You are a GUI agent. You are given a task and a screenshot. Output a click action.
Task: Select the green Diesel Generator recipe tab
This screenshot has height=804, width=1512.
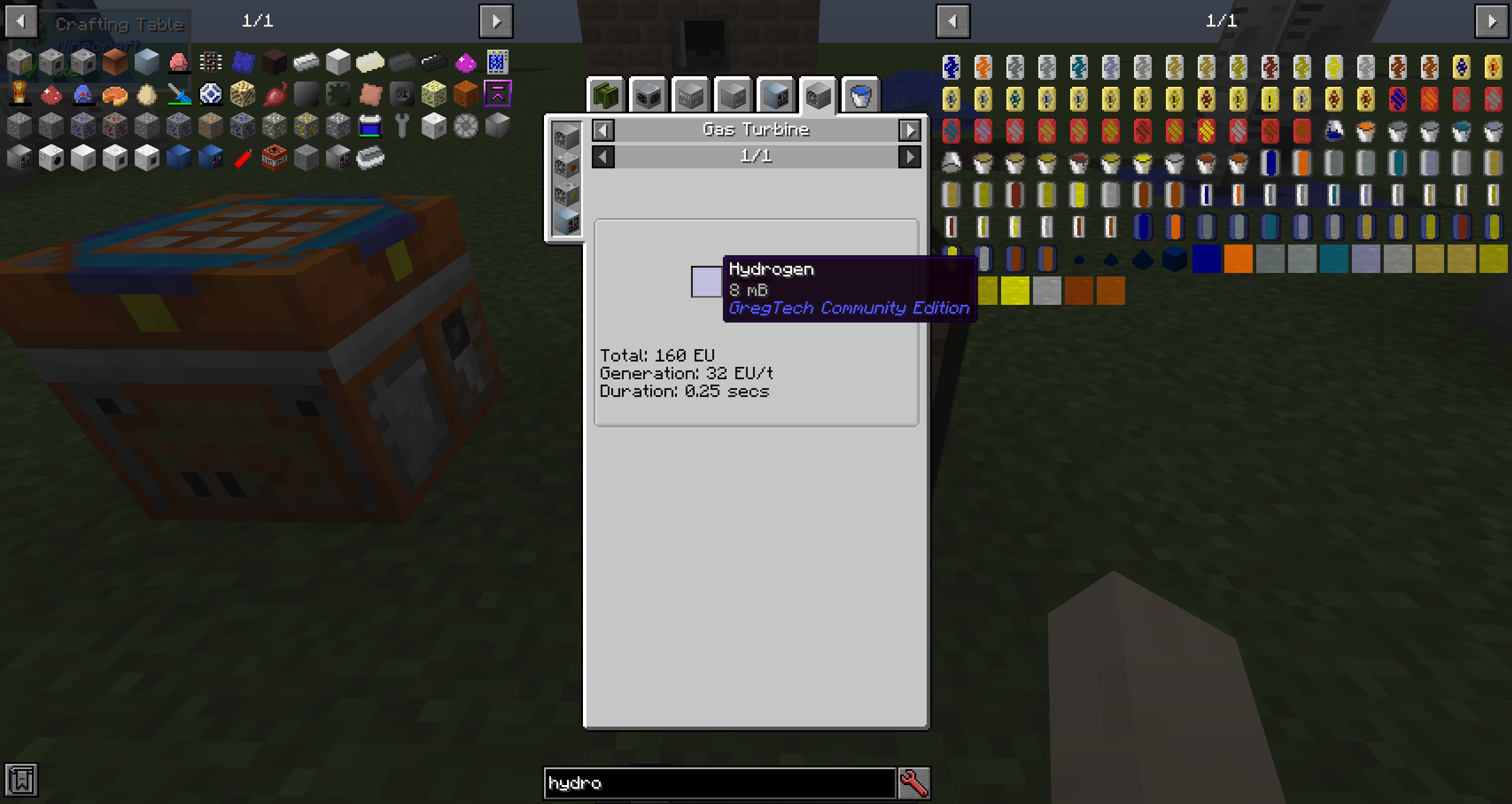(605, 95)
